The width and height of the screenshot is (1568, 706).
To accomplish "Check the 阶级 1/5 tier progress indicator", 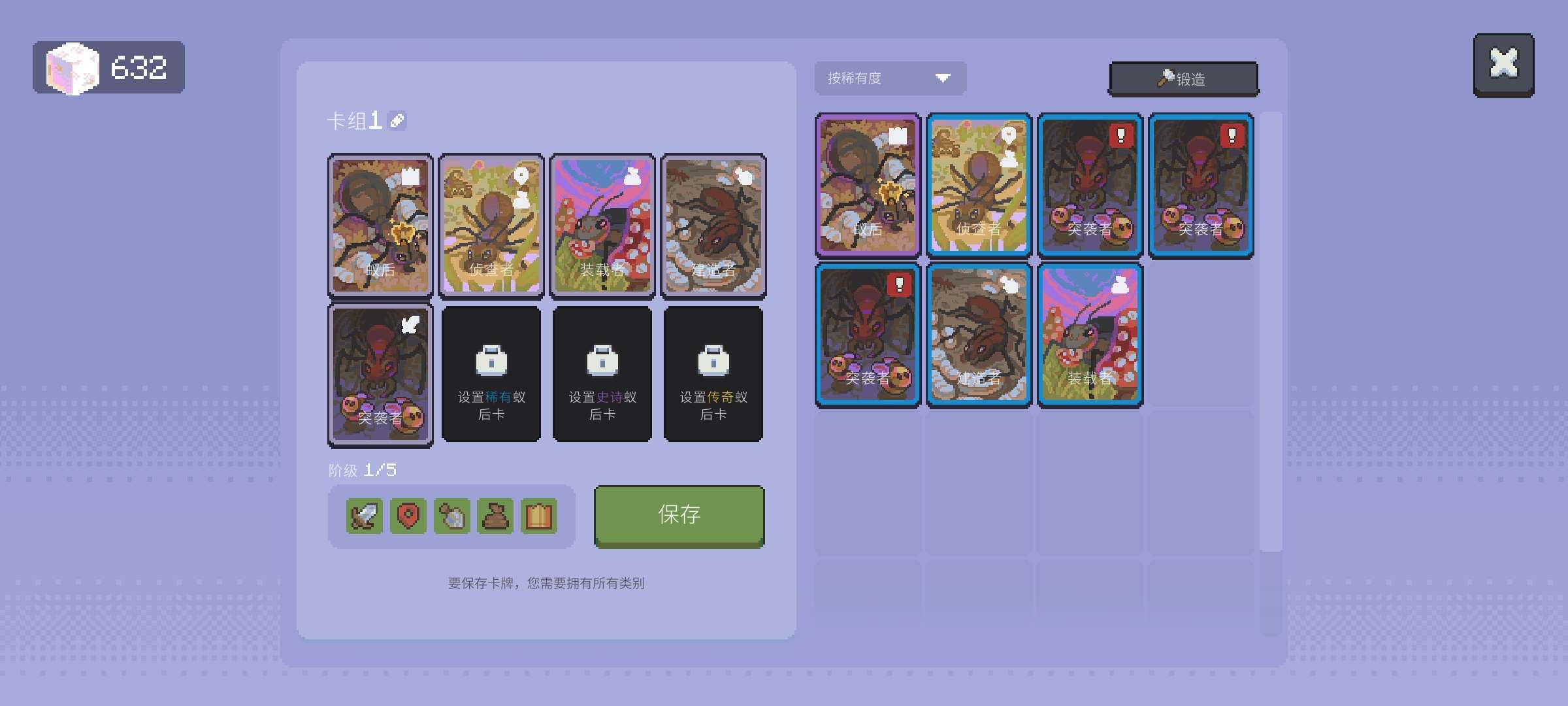I will [362, 469].
